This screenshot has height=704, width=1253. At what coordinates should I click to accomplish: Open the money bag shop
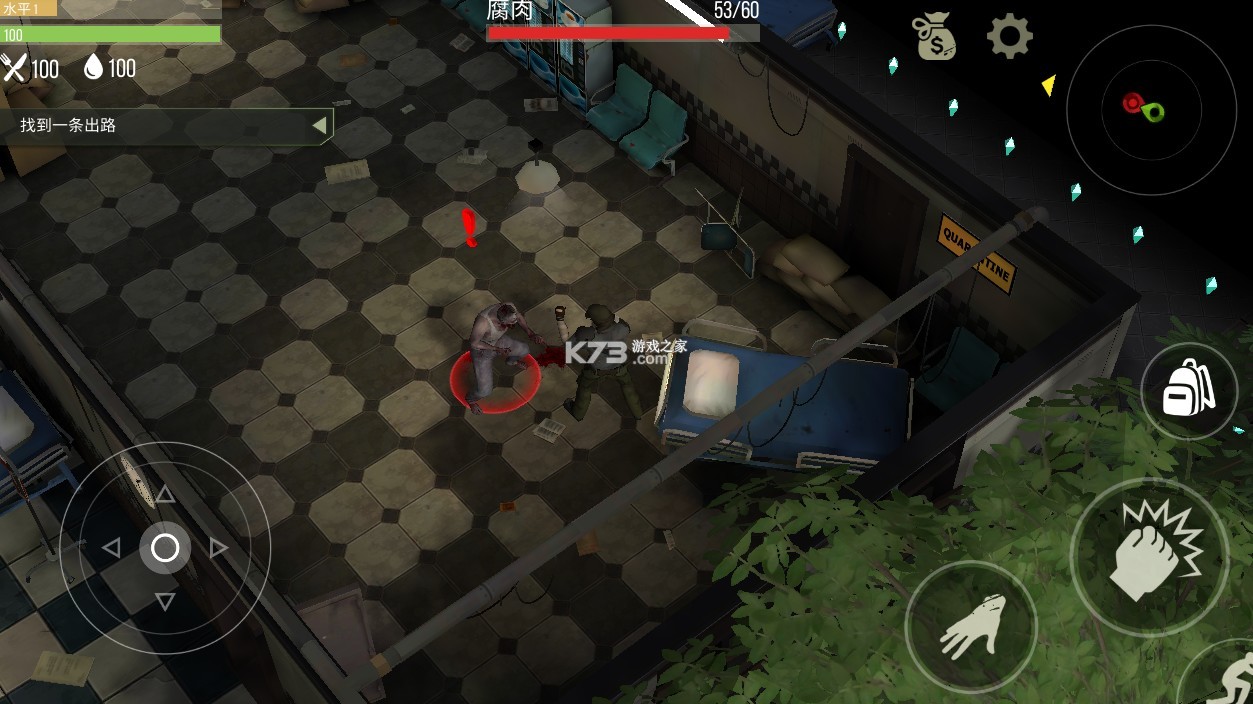934,38
